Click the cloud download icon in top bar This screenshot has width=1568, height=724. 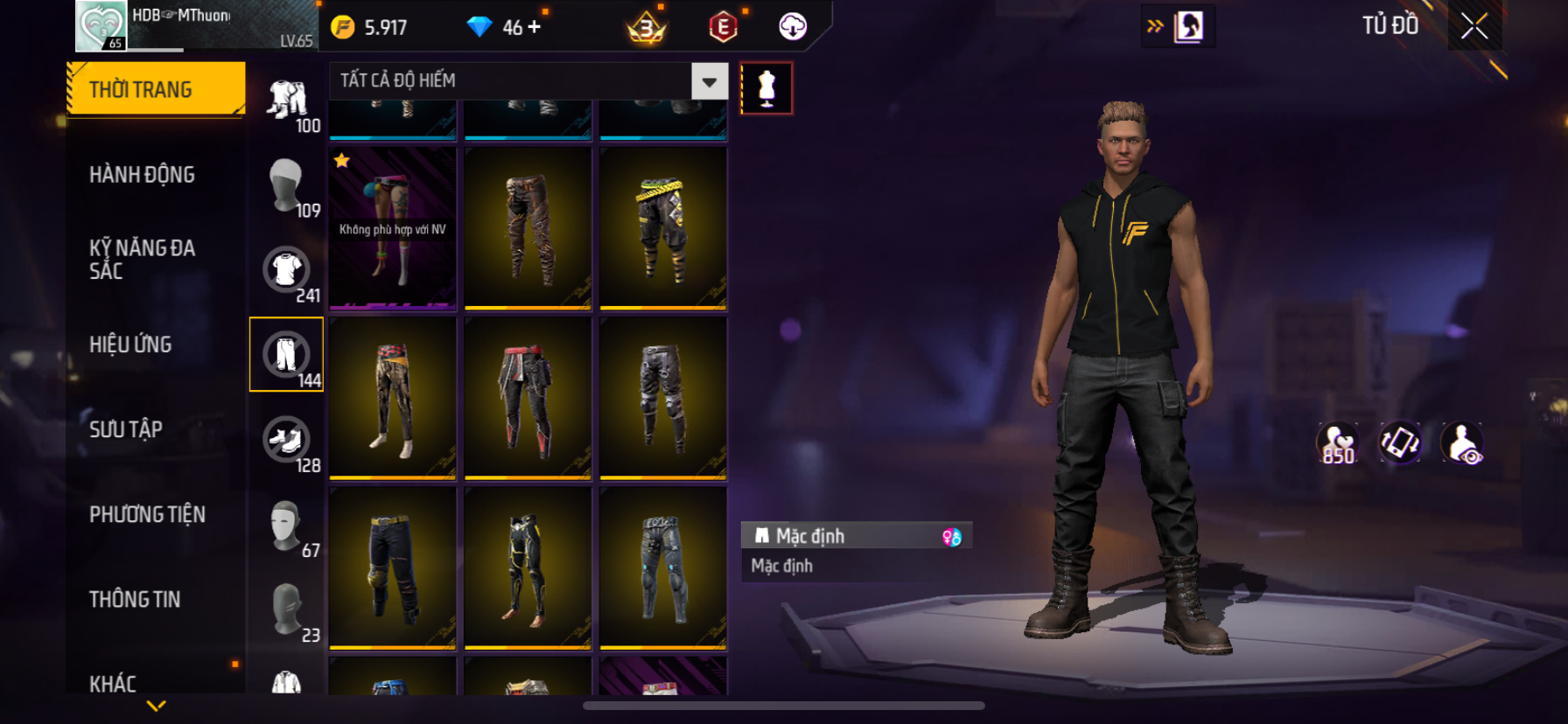(x=793, y=27)
